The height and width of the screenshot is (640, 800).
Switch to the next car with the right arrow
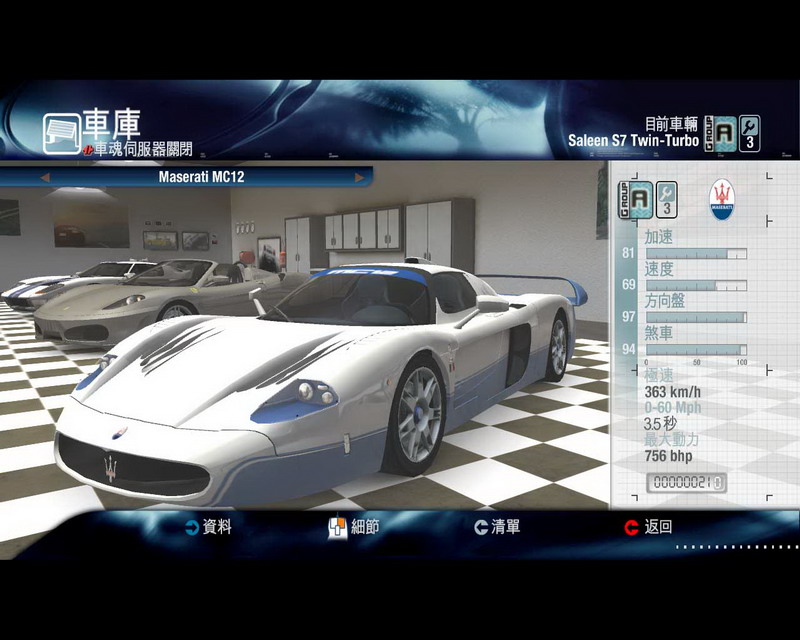pos(359,178)
